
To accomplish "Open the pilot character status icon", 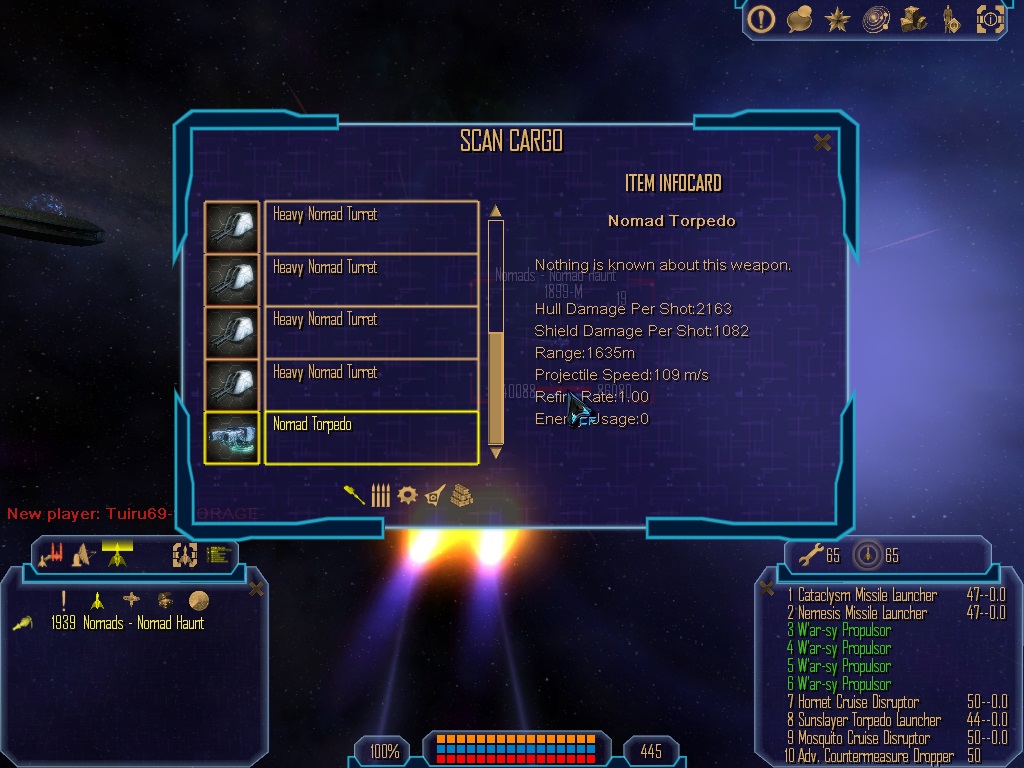I will click(x=950, y=18).
